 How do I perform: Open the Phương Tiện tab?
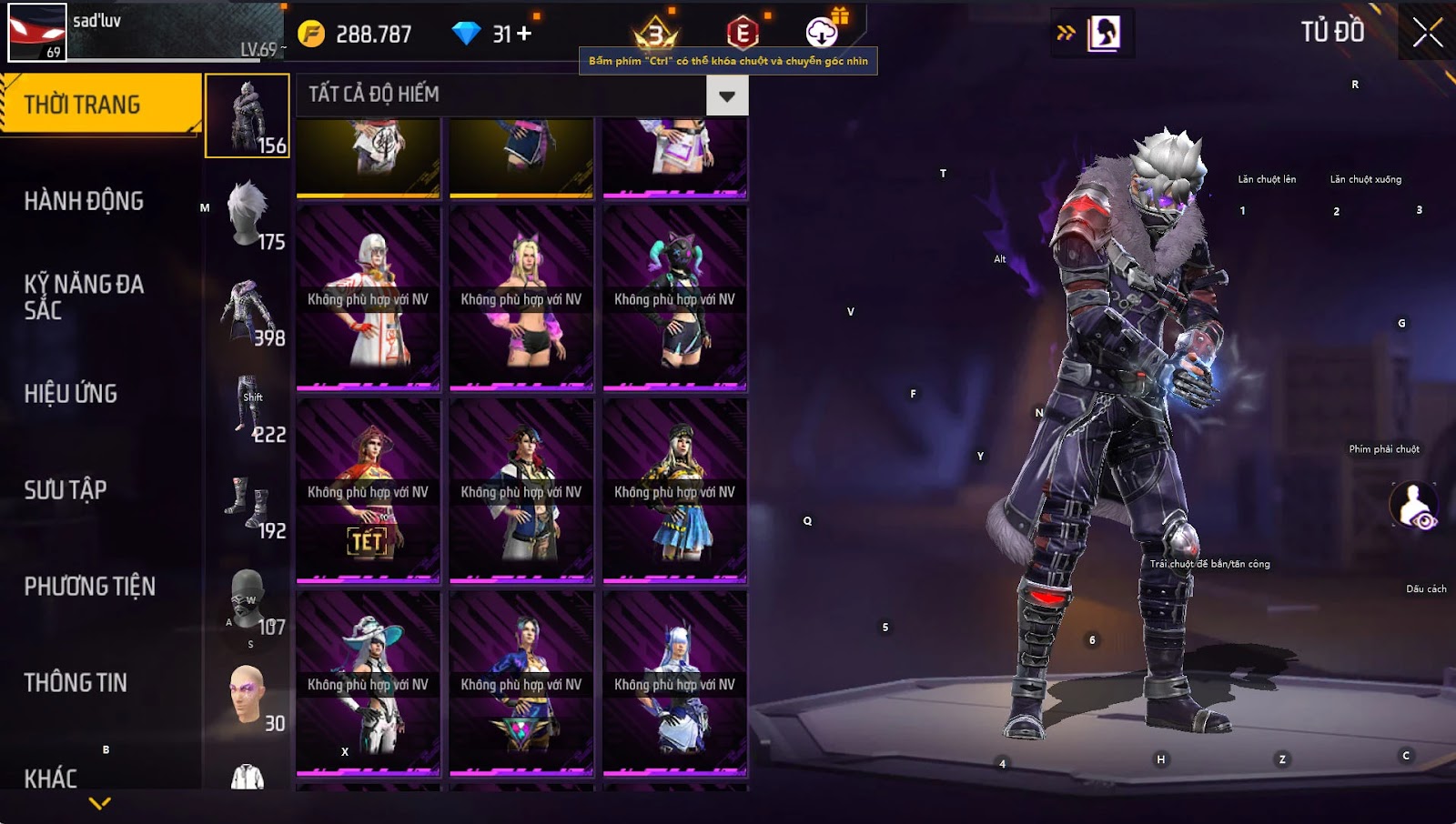(x=89, y=587)
